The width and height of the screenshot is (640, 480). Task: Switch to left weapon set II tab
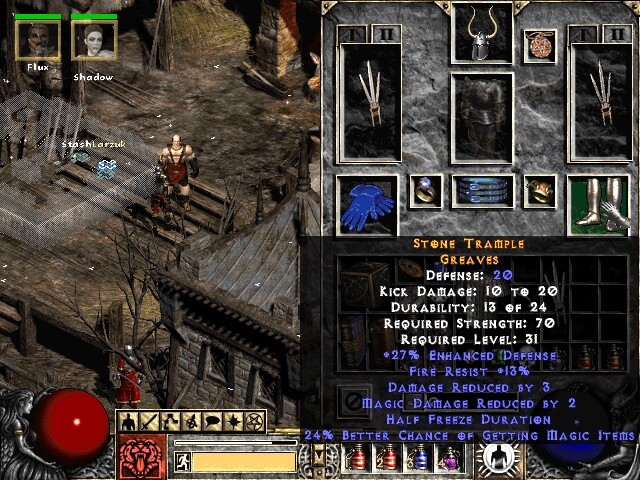click(385, 34)
